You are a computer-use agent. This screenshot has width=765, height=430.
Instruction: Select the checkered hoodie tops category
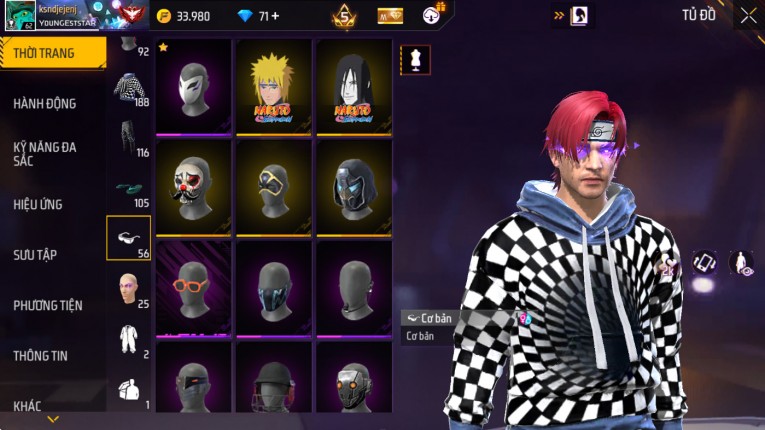coord(128,87)
